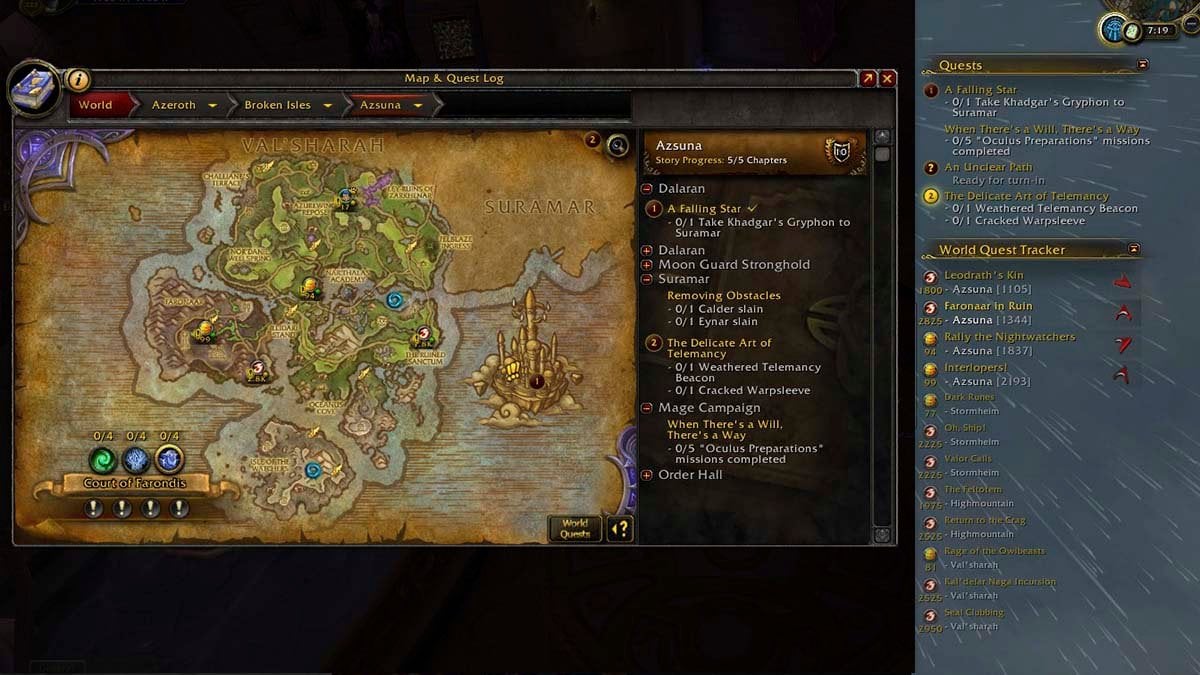Expand the Moon Guard Stronghold header

647,265
